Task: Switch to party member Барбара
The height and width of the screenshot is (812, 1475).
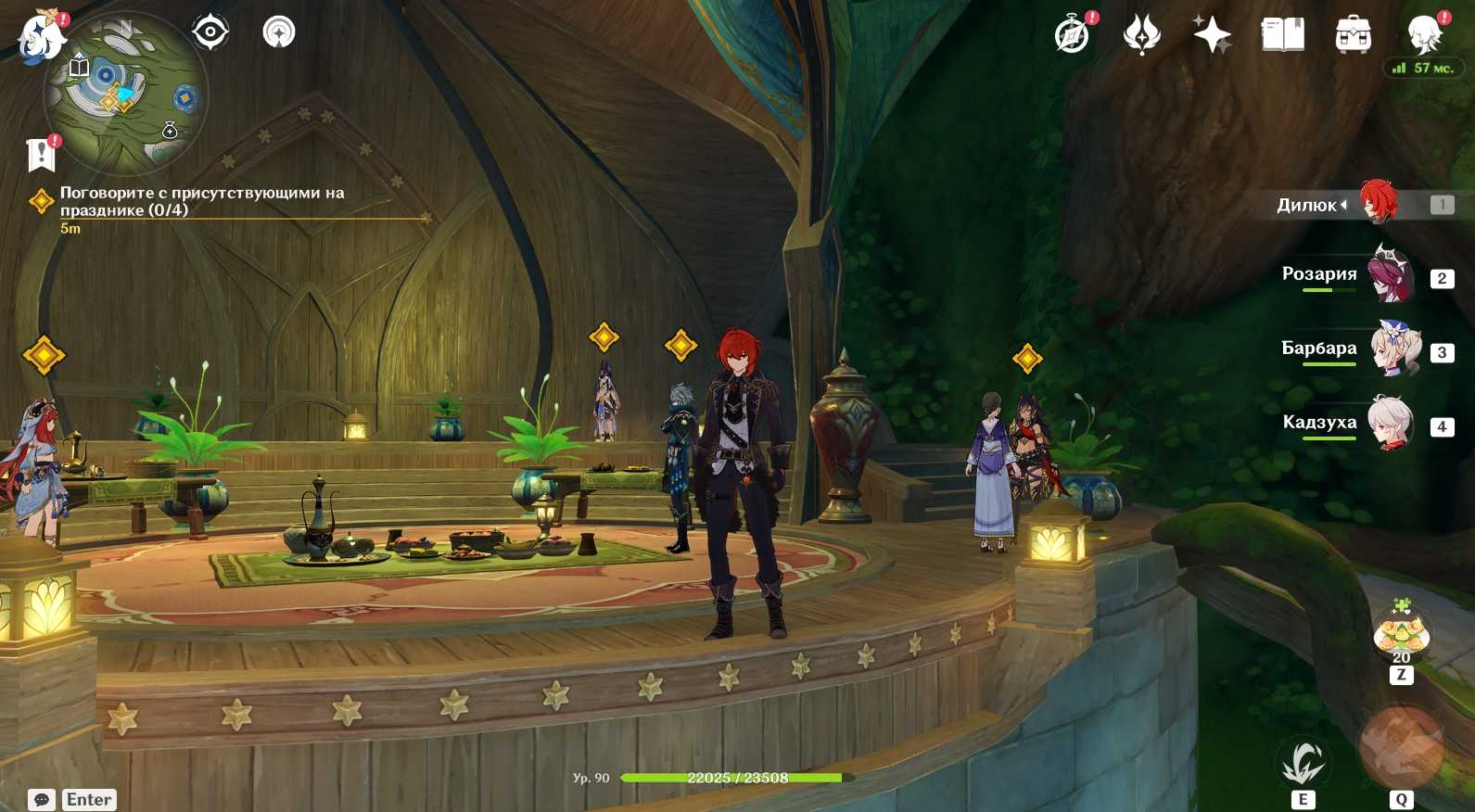Action: [1394, 349]
